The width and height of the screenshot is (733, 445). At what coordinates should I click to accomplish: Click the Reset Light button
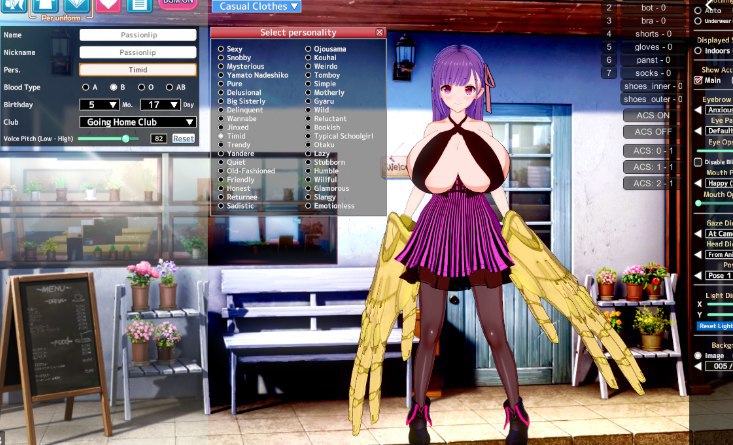pos(714,326)
